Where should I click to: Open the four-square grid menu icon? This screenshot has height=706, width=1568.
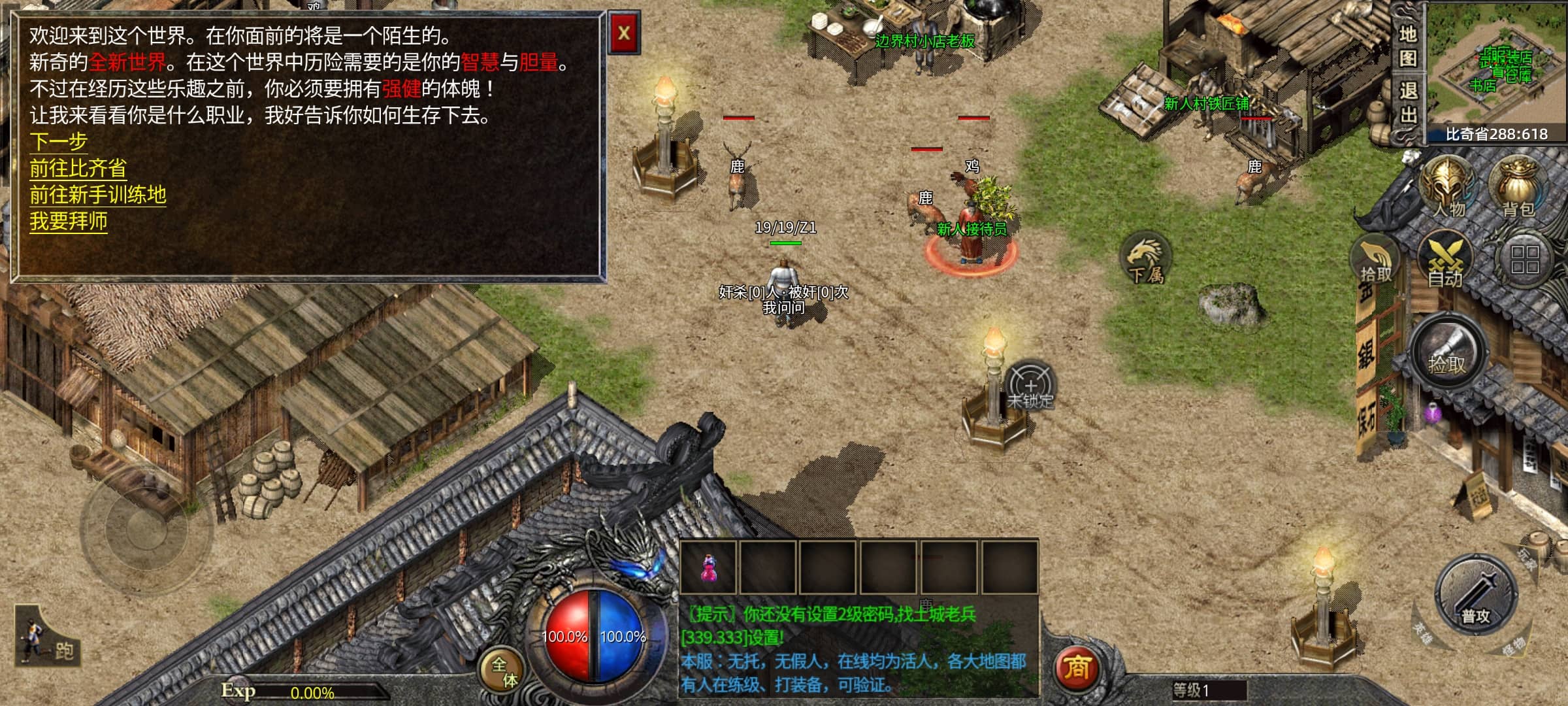pyautogui.click(x=1525, y=260)
